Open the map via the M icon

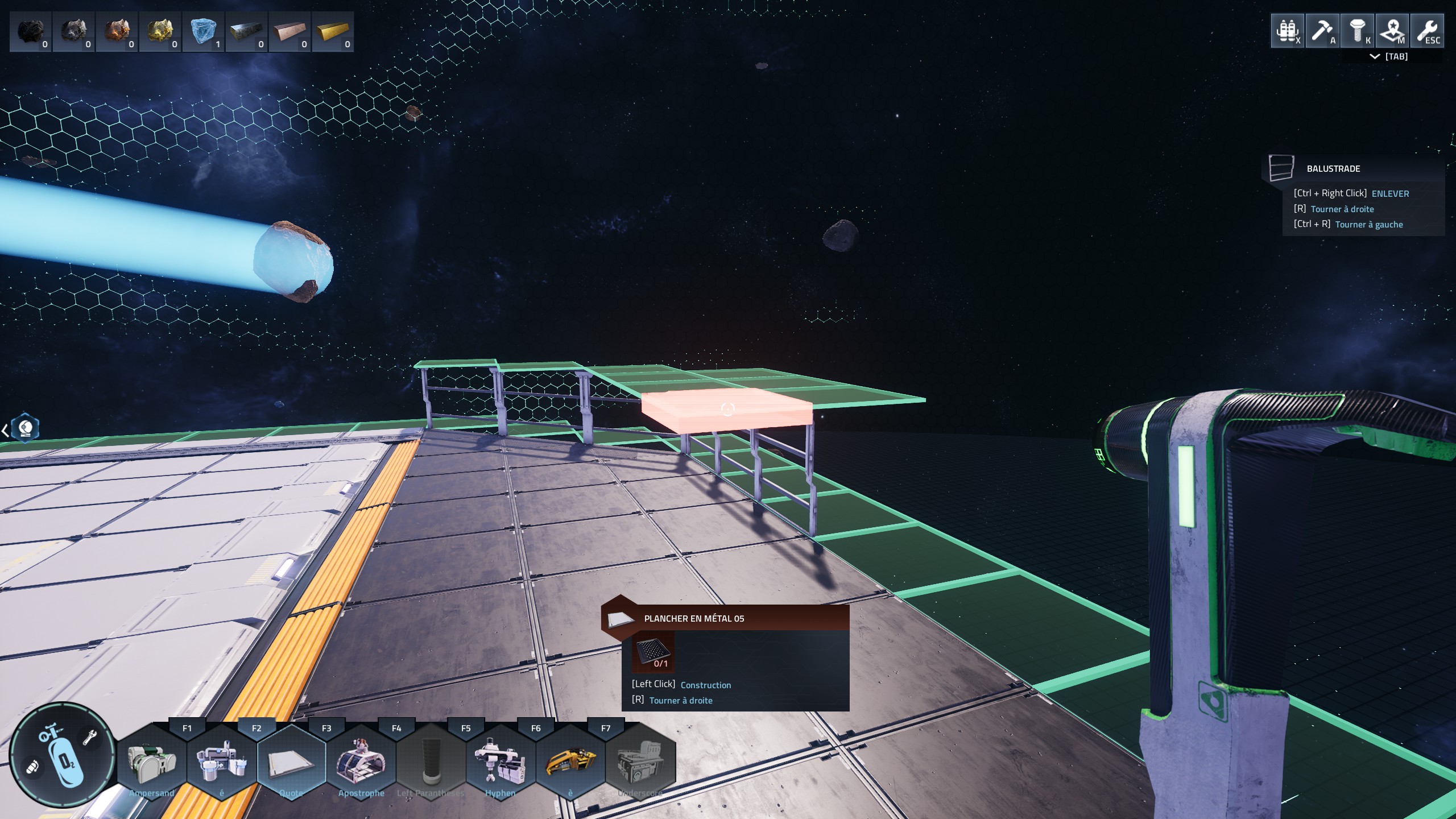tap(1393, 31)
